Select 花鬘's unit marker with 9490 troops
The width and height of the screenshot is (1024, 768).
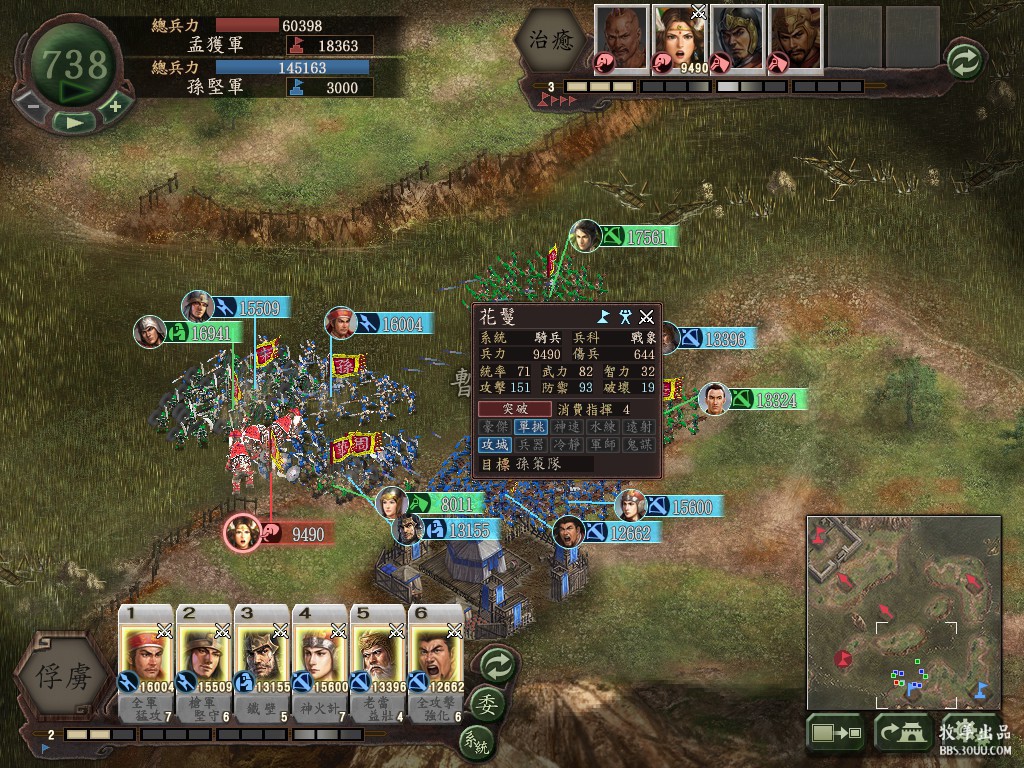tap(242, 532)
